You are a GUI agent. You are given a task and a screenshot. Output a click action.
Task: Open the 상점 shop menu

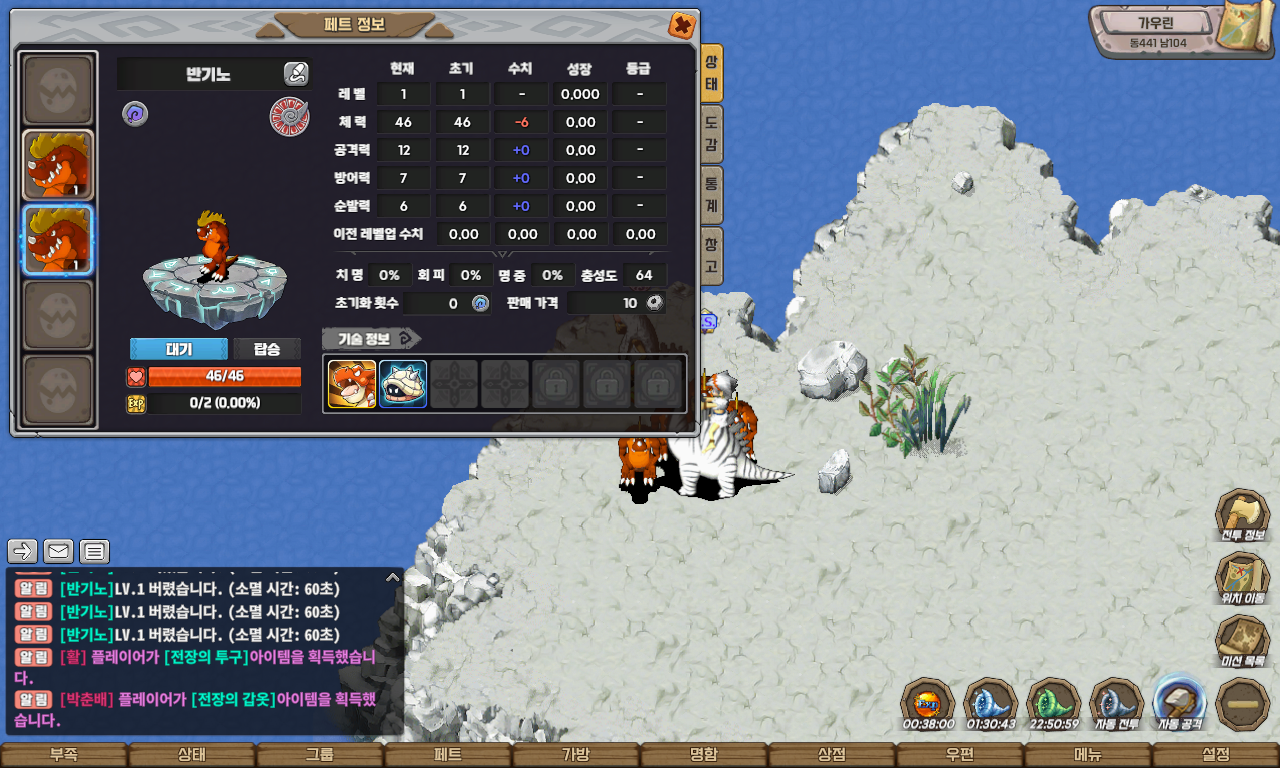(832, 755)
